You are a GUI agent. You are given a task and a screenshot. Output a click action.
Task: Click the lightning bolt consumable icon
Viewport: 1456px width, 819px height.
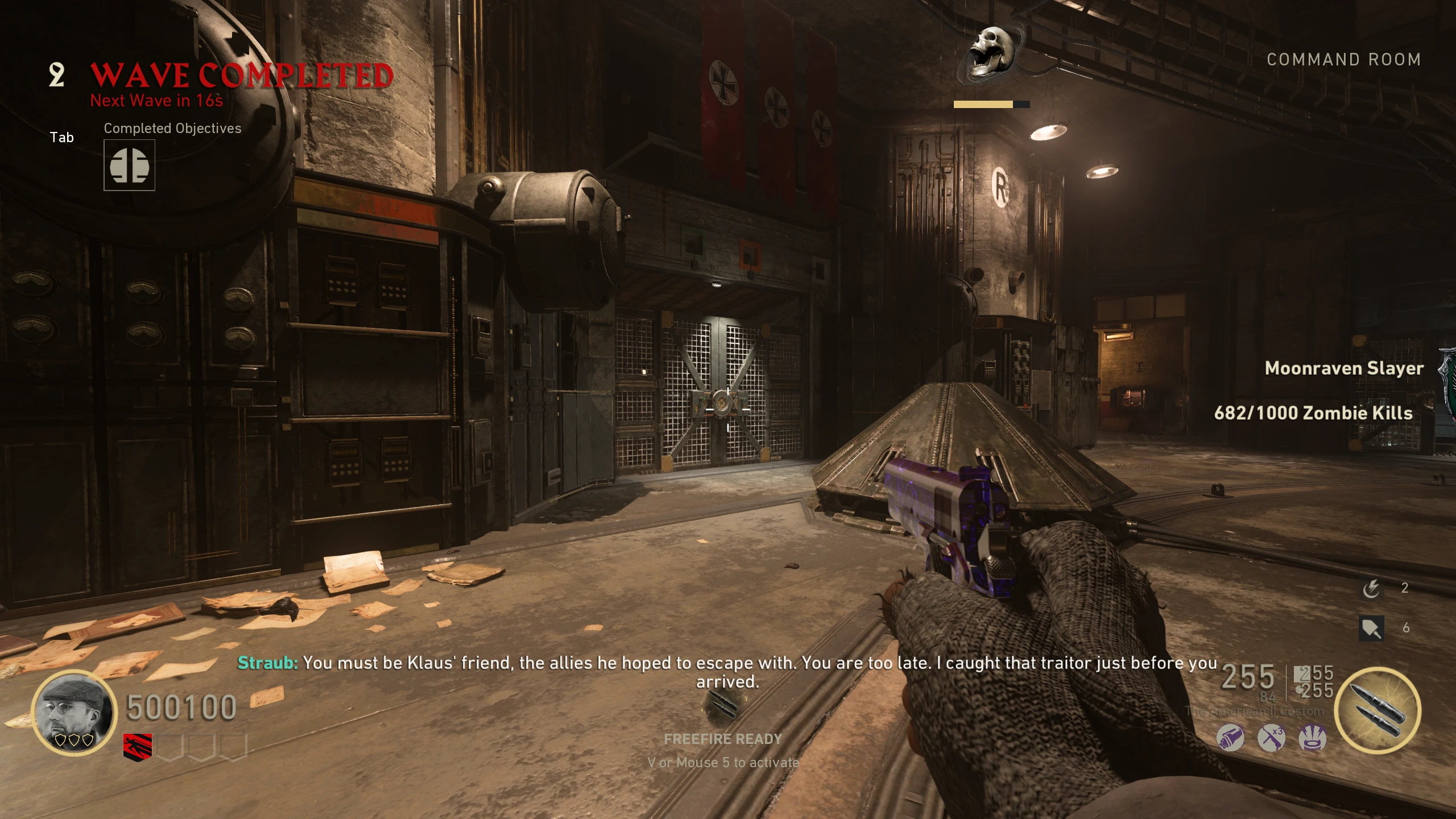(x=1371, y=588)
